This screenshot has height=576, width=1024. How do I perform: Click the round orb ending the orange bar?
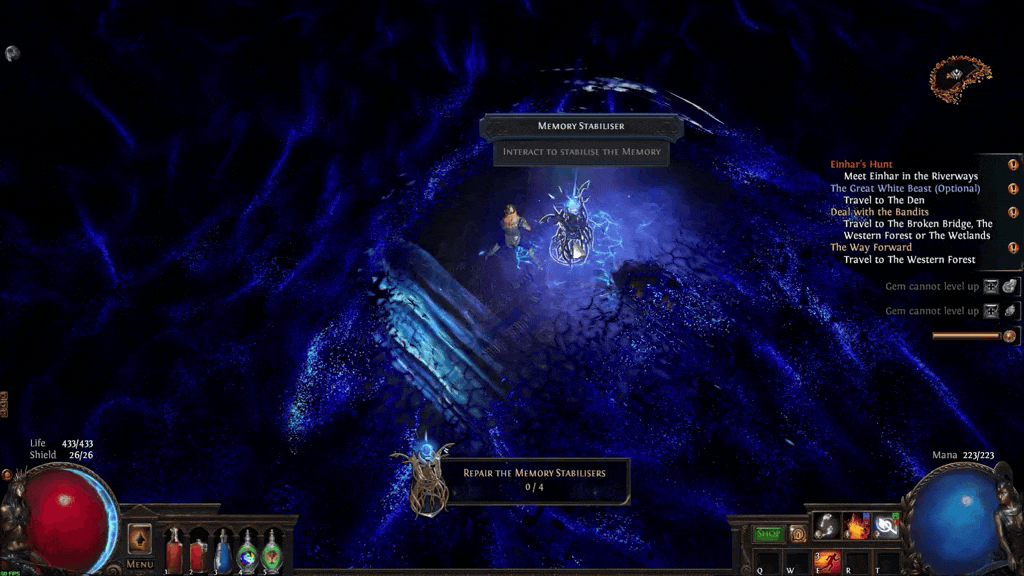(x=1009, y=336)
